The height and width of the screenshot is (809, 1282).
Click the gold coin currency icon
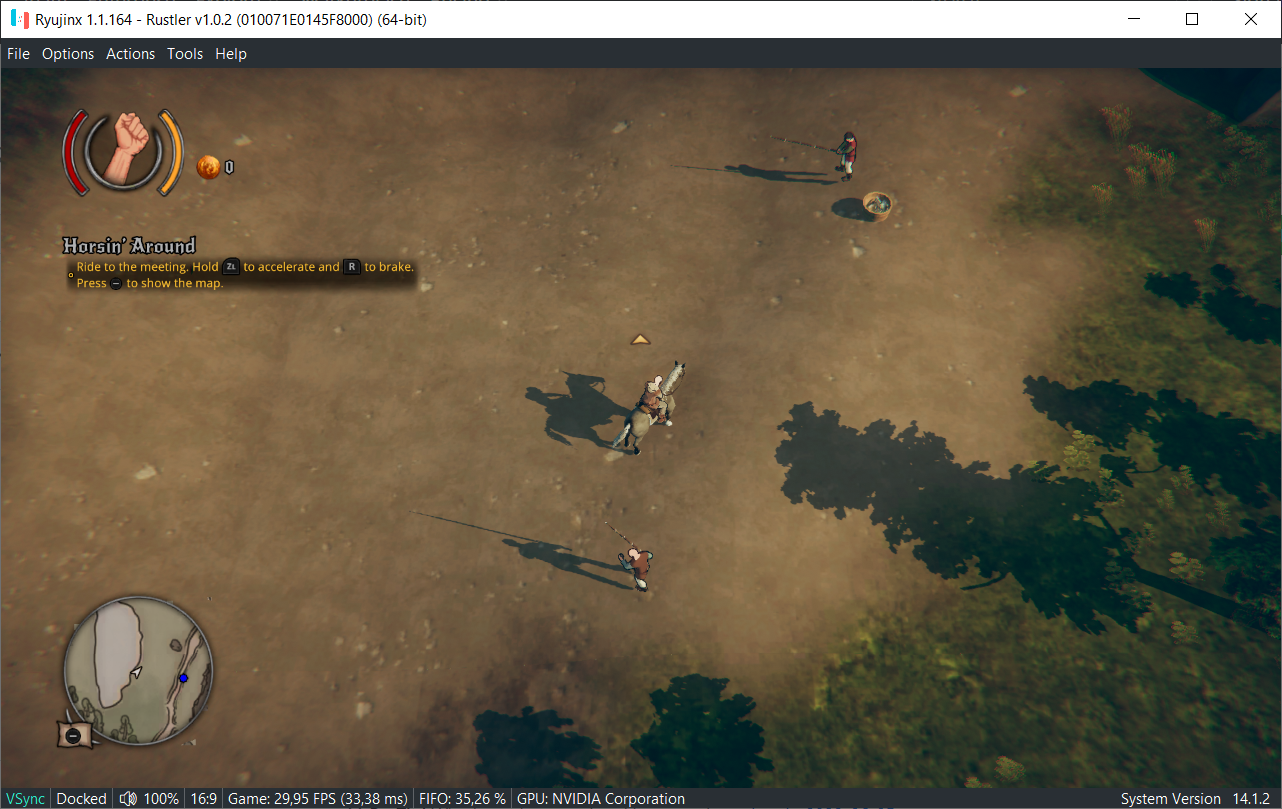(x=206, y=167)
